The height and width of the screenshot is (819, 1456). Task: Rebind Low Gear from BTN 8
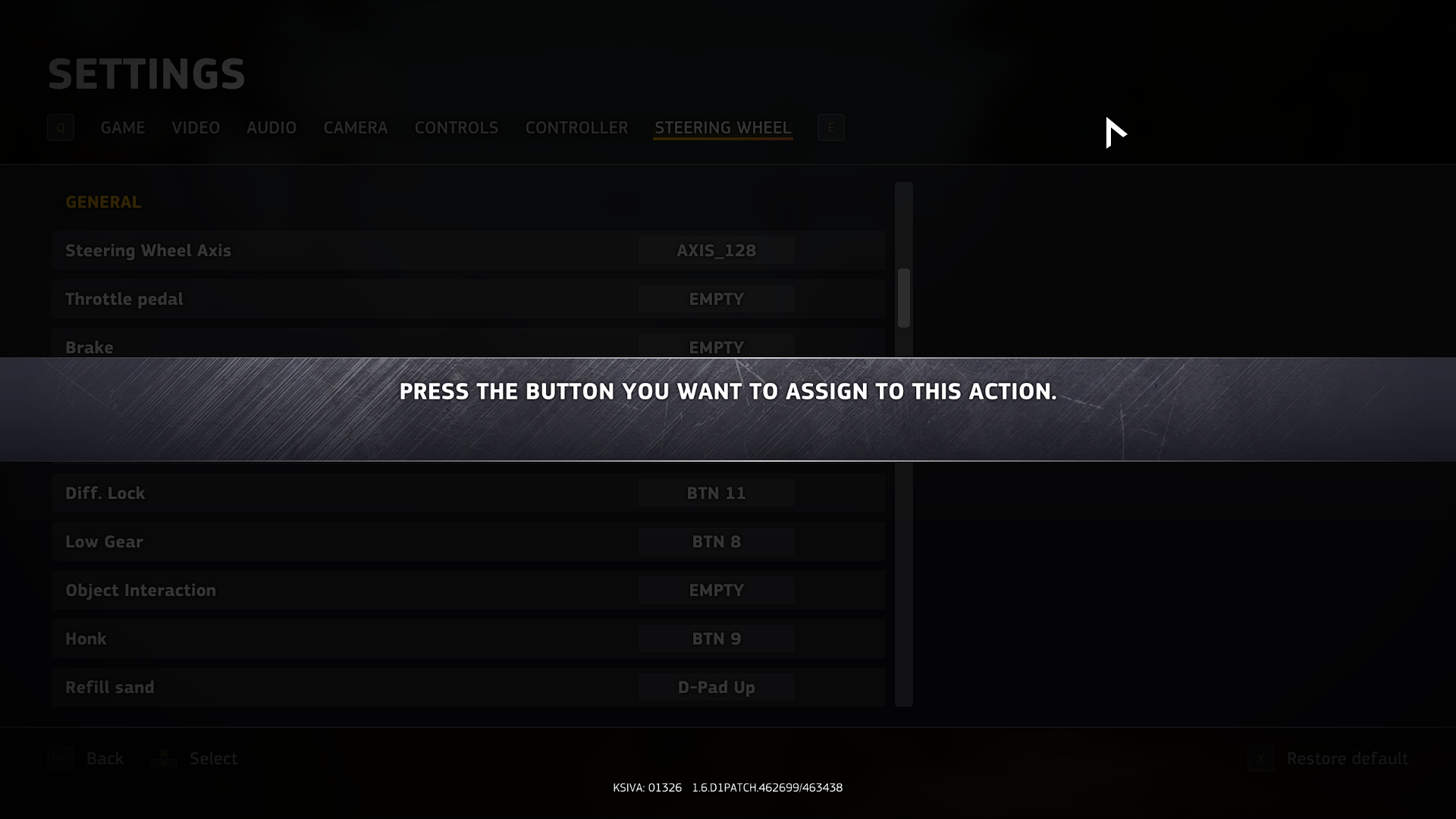tap(715, 541)
